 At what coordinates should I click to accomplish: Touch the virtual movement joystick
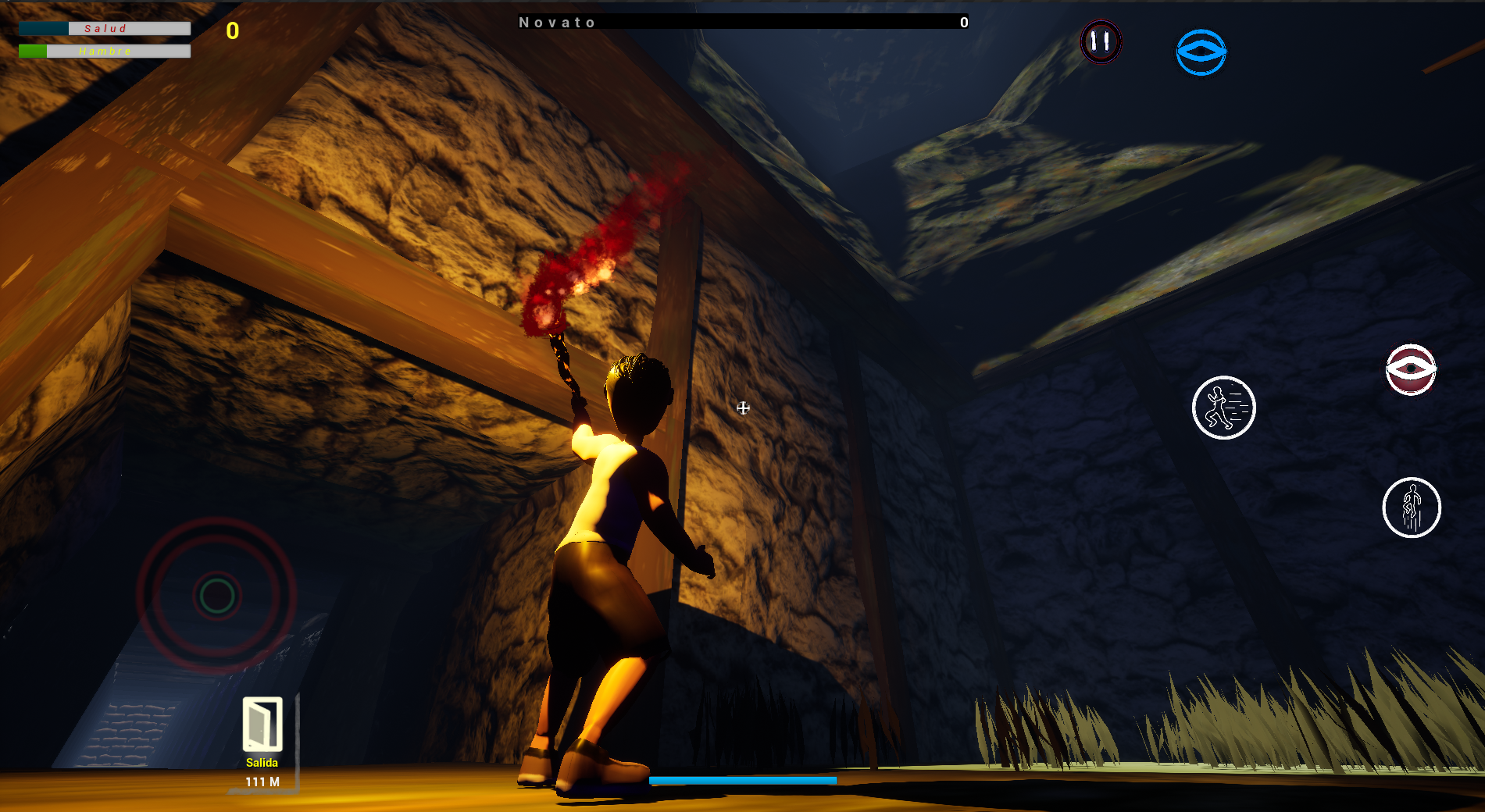click(217, 596)
